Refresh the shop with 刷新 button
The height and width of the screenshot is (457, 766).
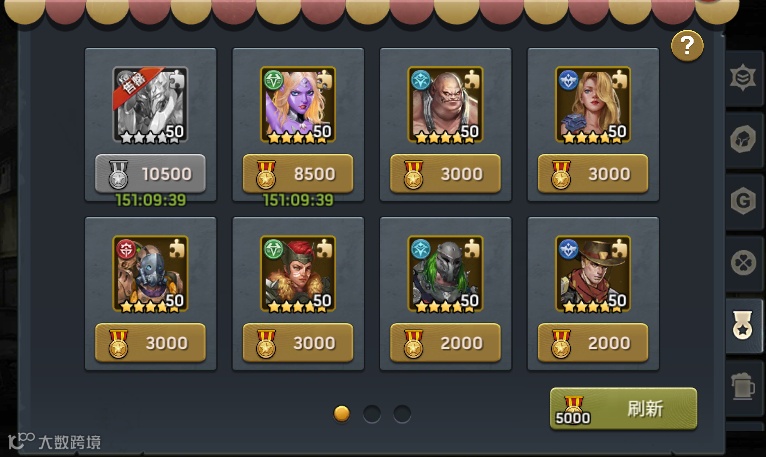[623, 409]
